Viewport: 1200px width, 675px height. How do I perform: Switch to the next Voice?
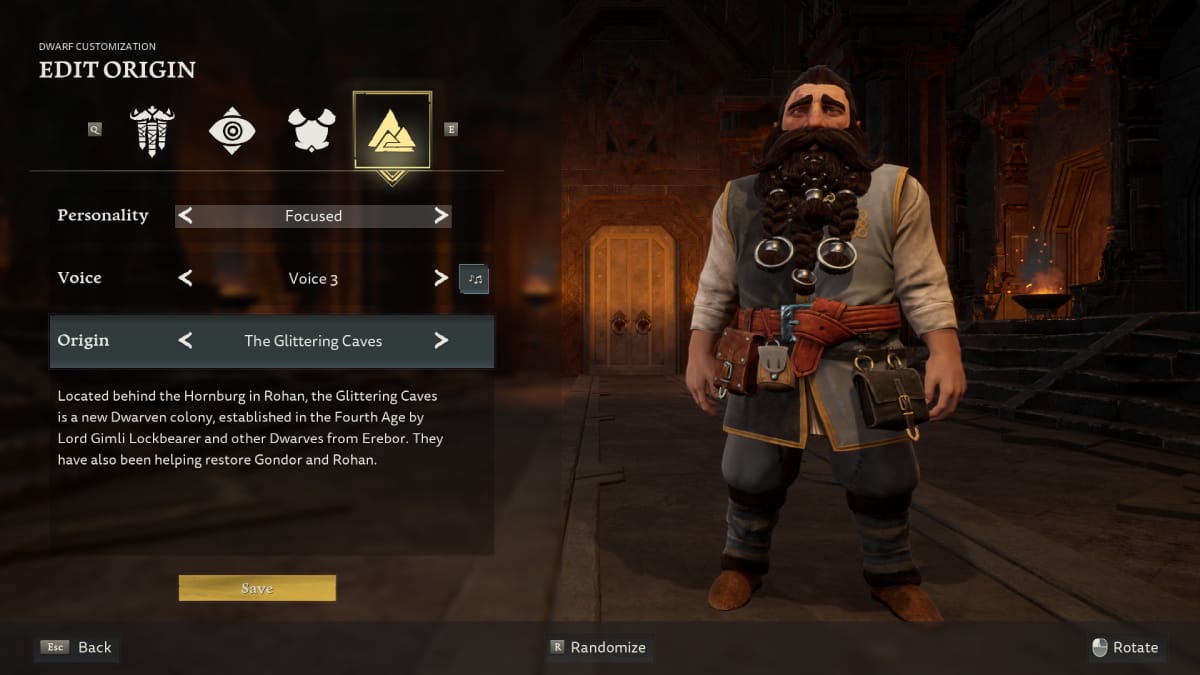tap(441, 278)
